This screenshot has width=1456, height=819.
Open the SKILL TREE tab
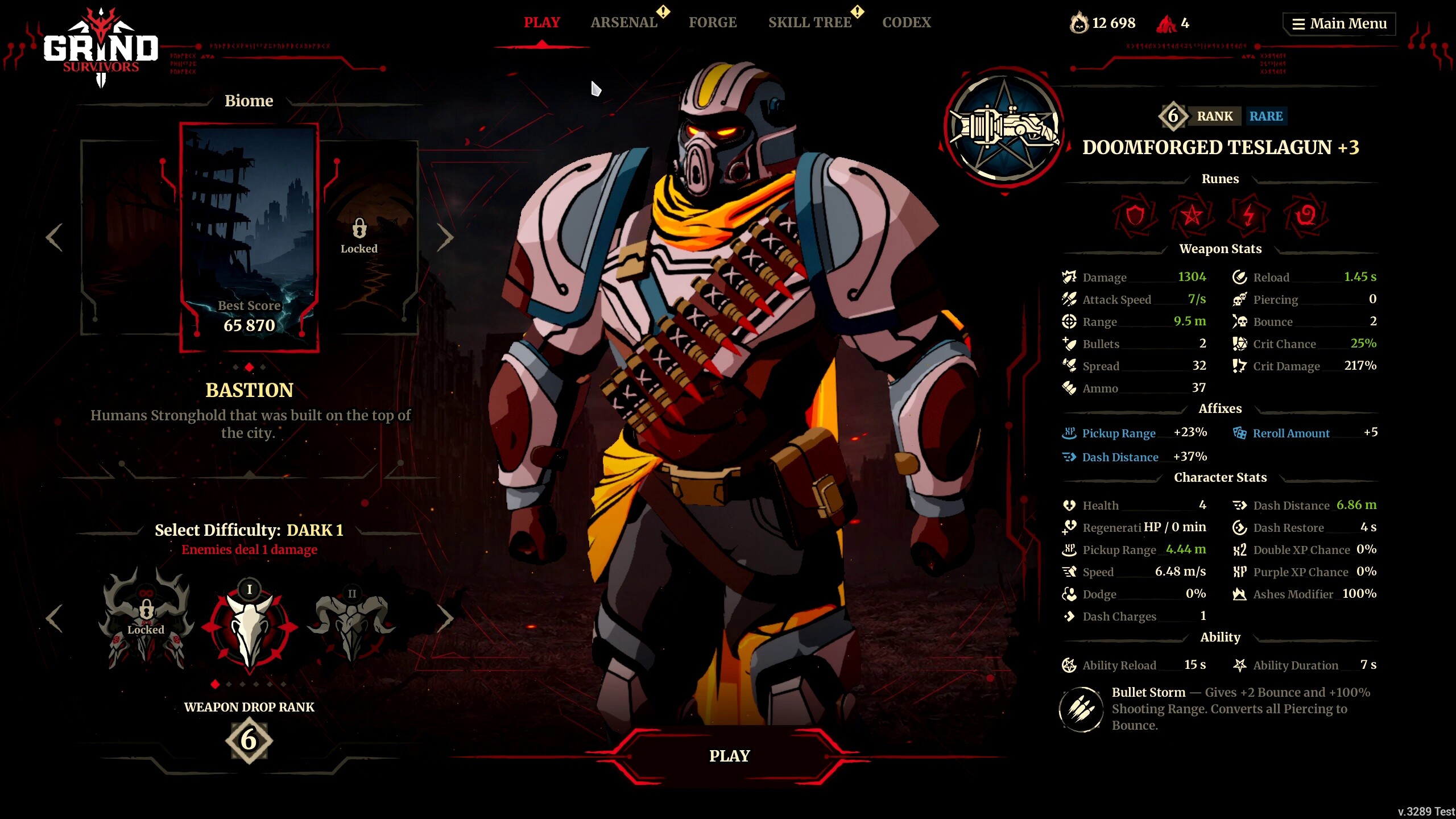pyautogui.click(x=810, y=22)
